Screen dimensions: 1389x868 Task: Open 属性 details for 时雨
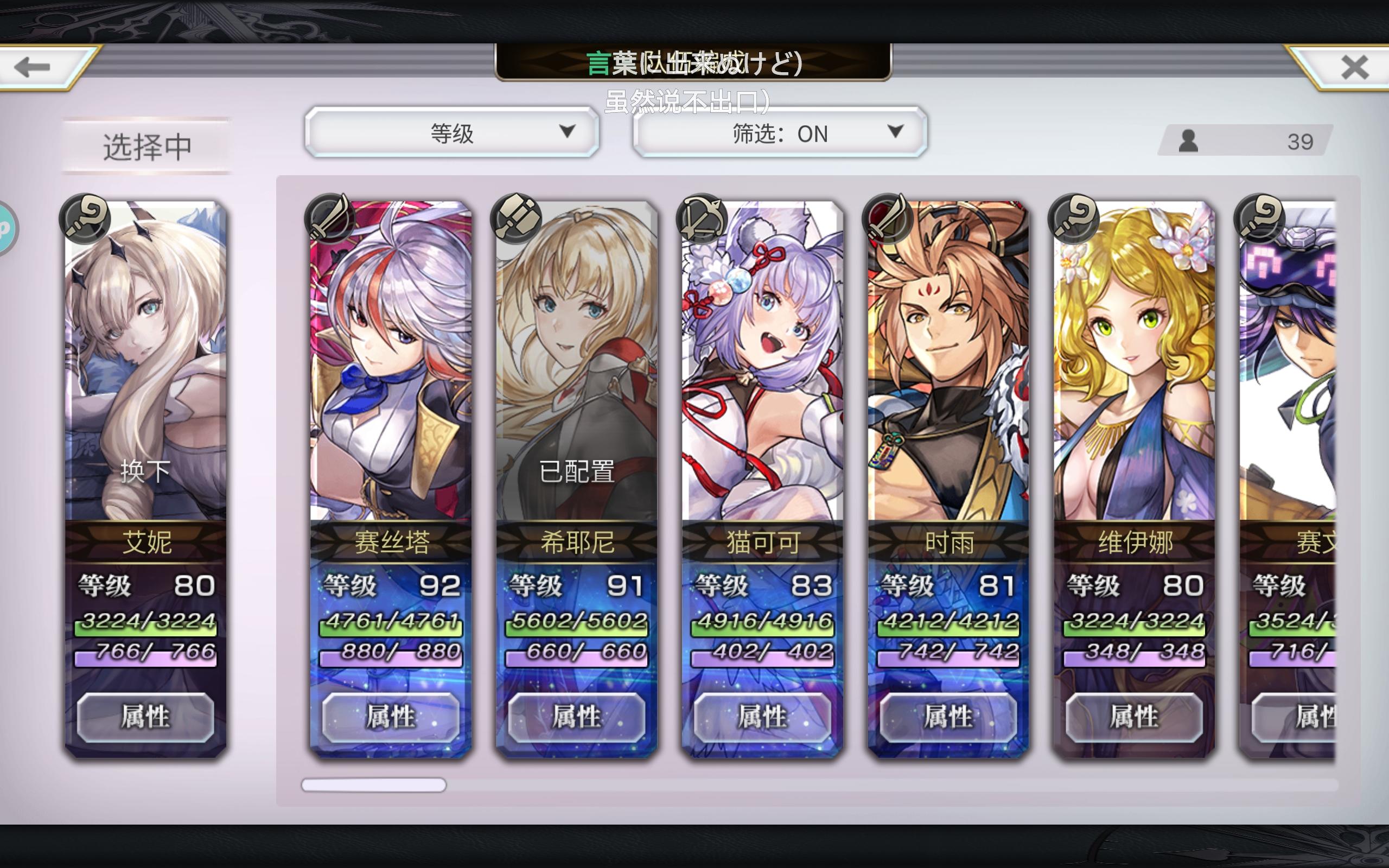coord(947,718)
